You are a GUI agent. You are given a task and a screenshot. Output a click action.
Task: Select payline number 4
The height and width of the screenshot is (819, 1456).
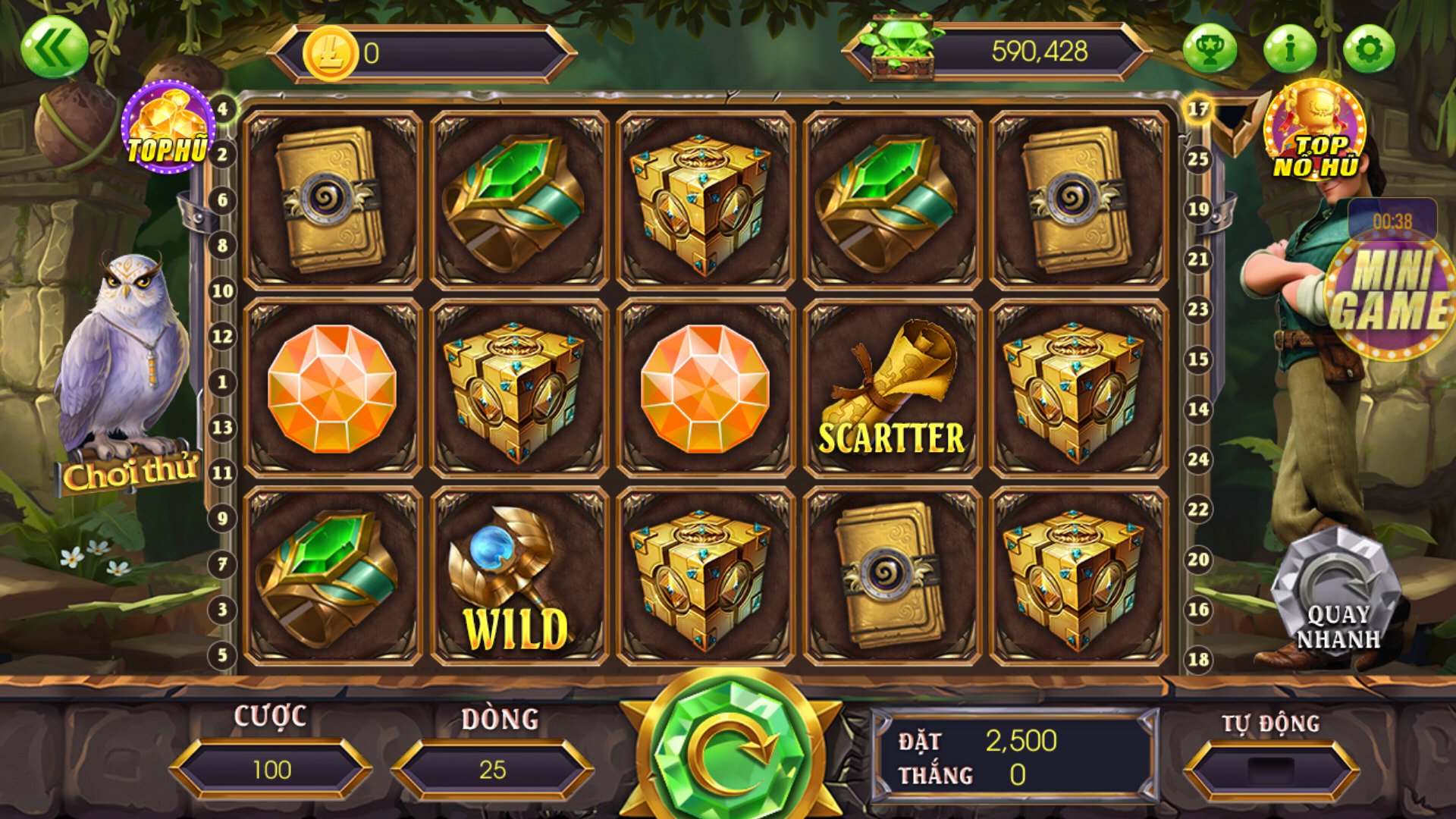(222, 109)
